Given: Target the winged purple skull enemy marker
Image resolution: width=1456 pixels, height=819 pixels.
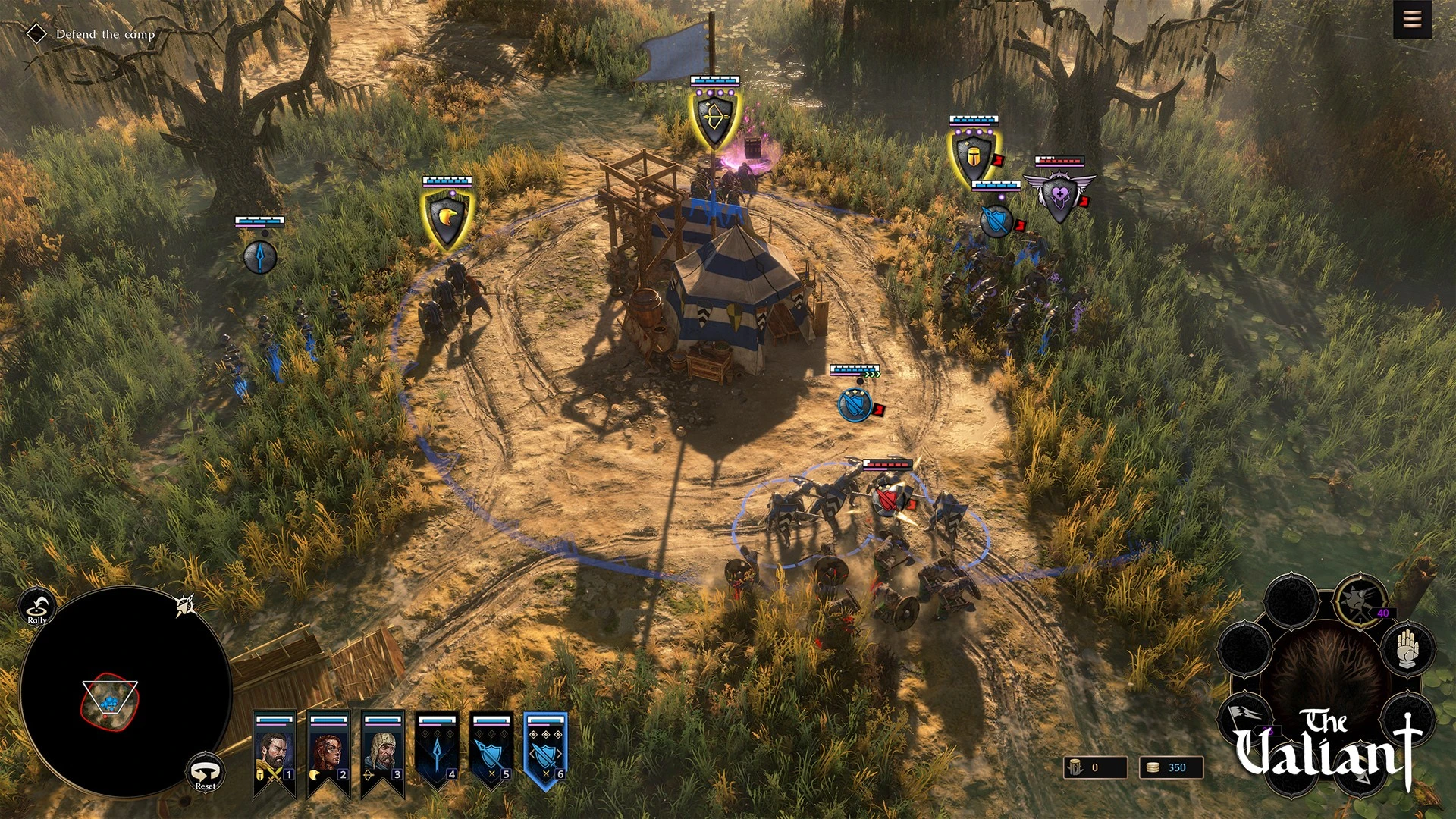Looking at the screenshot, I should (x=1059, y=196).
